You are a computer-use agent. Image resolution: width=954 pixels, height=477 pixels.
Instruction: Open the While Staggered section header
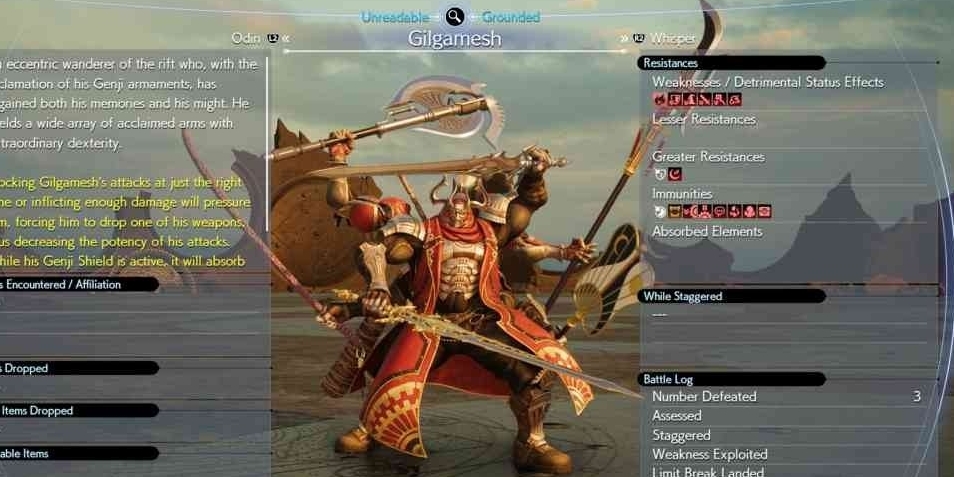point(732,296)
